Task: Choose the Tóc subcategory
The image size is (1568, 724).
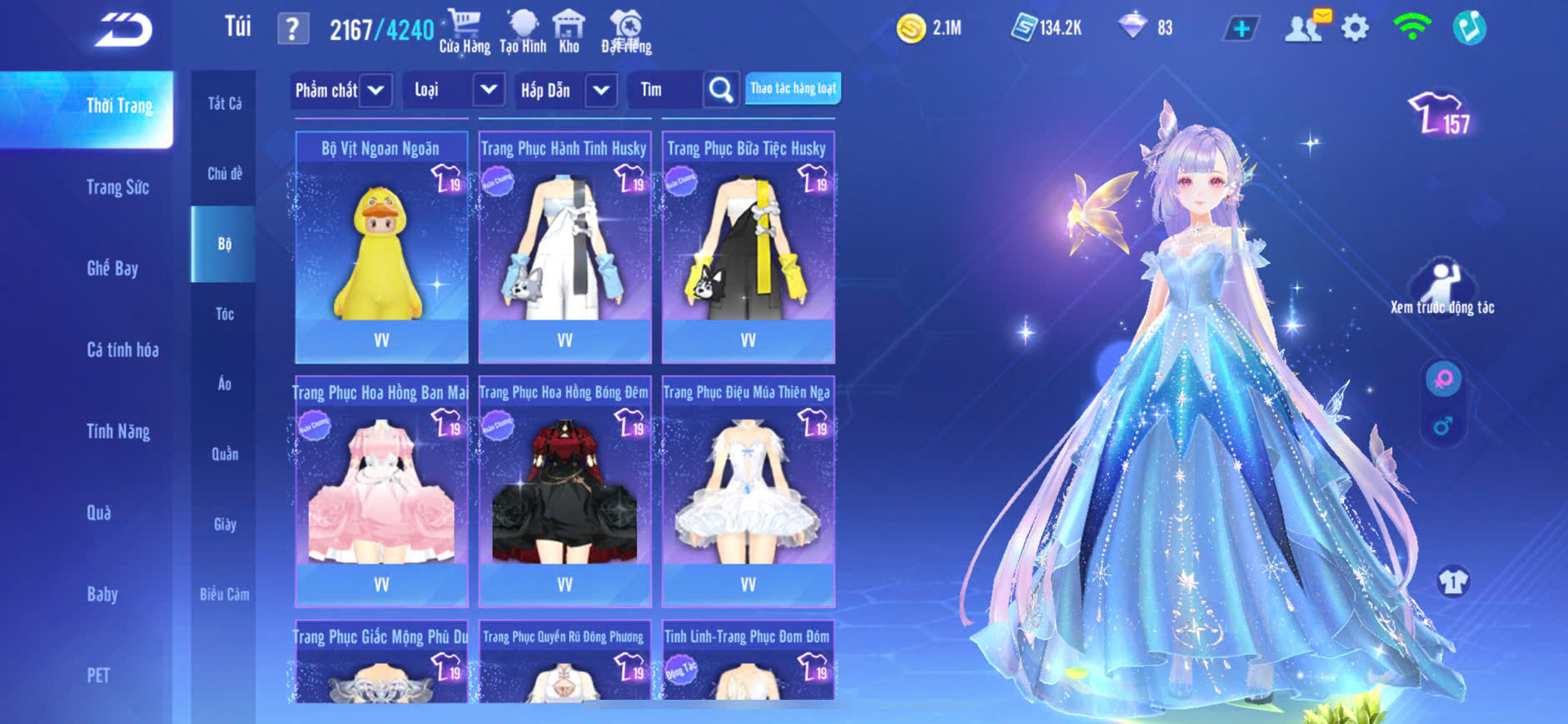Action: pos(225,314)
